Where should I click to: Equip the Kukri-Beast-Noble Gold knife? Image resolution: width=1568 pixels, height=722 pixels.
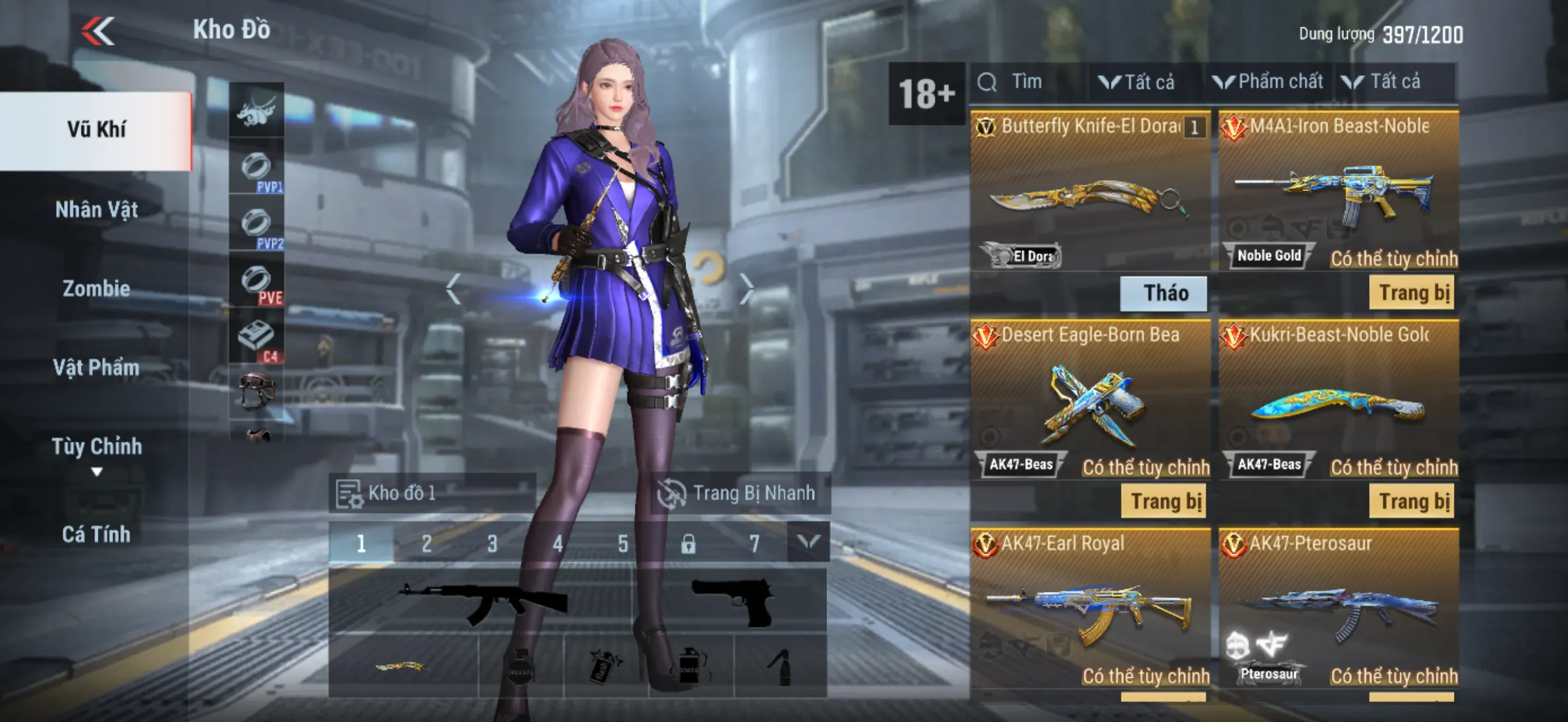pyautogui.click(x=1412, y=502)
